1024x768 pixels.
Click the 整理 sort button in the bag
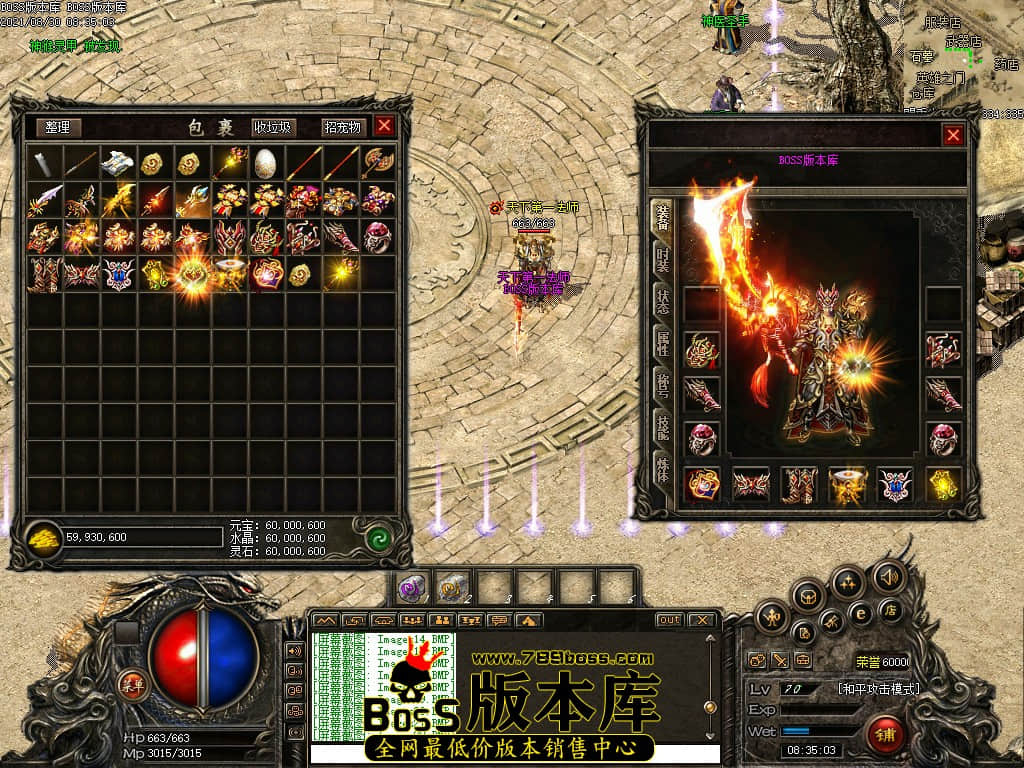[x=58, y=127]
